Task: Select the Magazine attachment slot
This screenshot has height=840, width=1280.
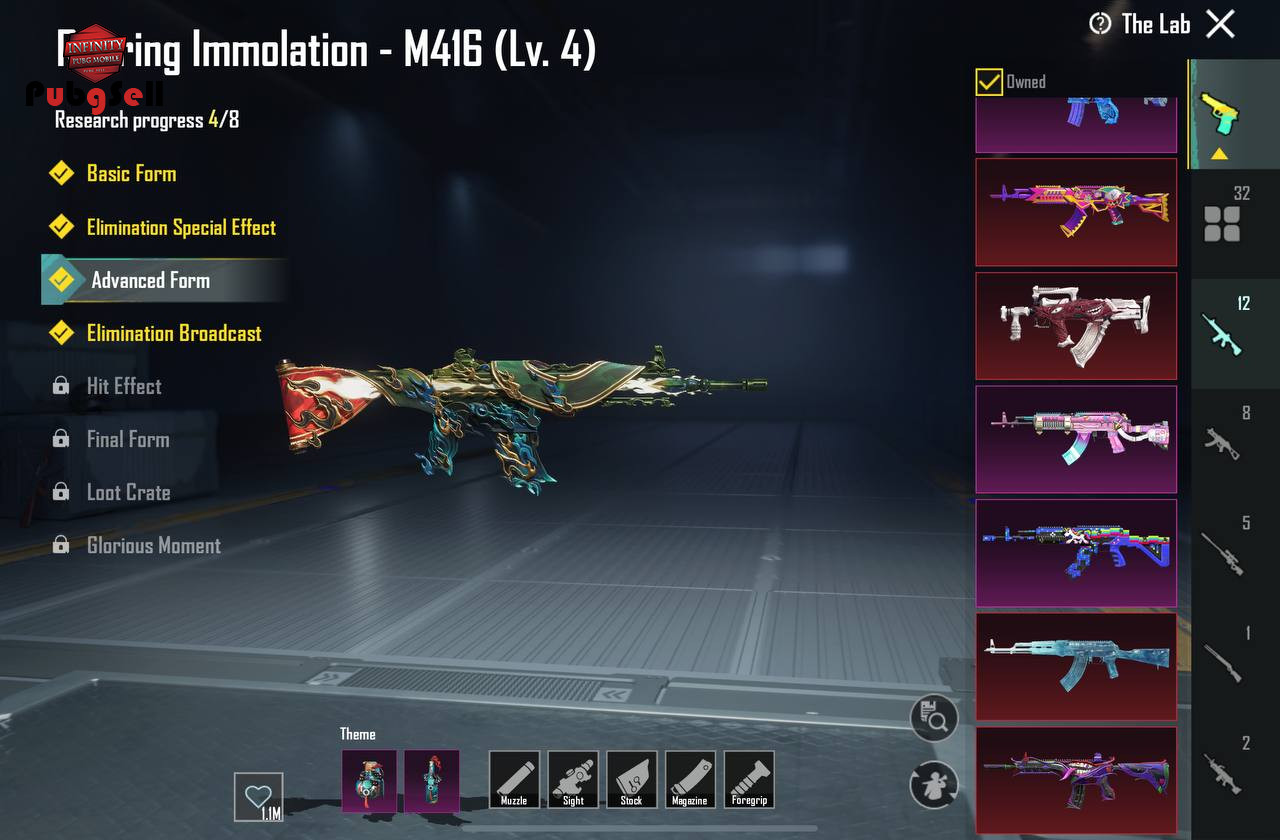Action: [689, 780]
